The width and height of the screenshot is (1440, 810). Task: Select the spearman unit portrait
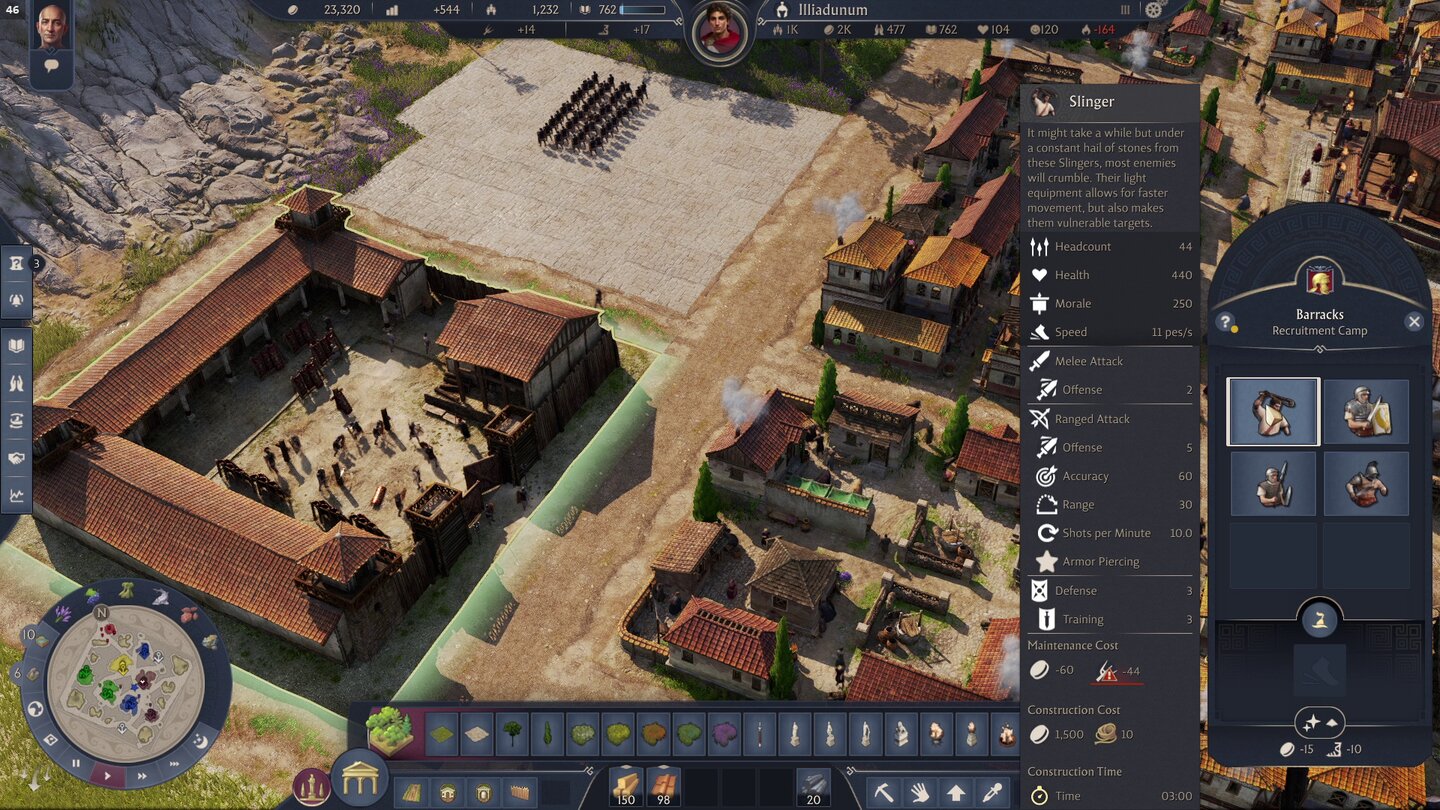(1273, 484)
